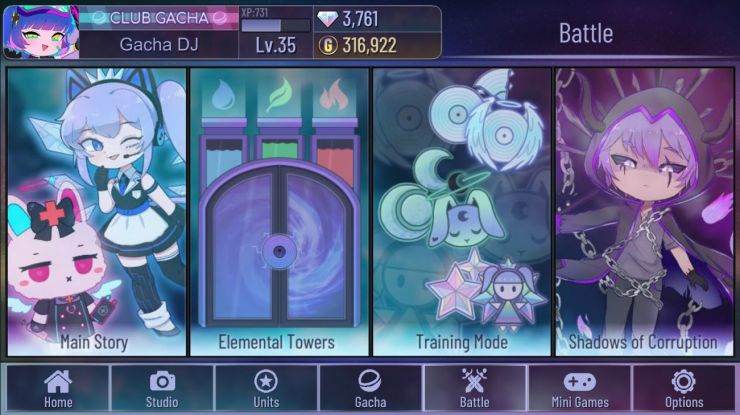Open Mini Games from bottom bar
Image resolution: width=740 pixels, height=415 pixels.
pyautogui.click(x=580, y=388)
